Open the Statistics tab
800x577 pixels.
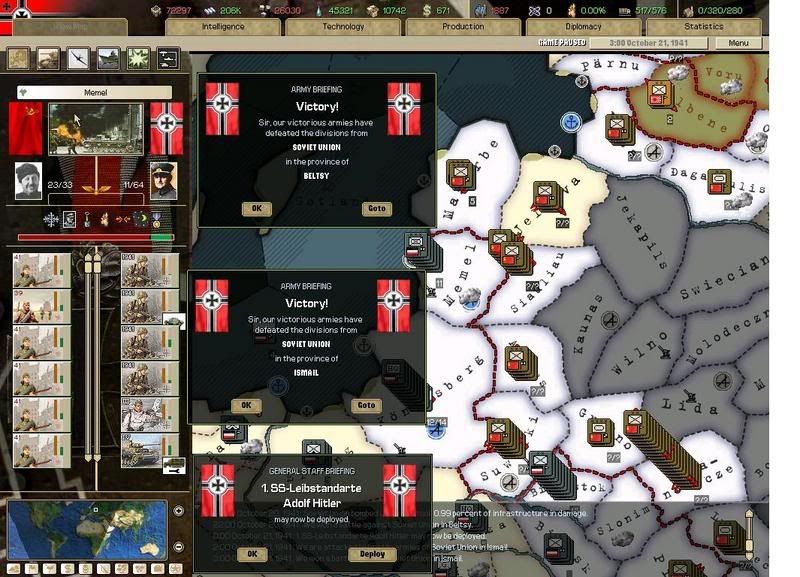tap(704, 27)
